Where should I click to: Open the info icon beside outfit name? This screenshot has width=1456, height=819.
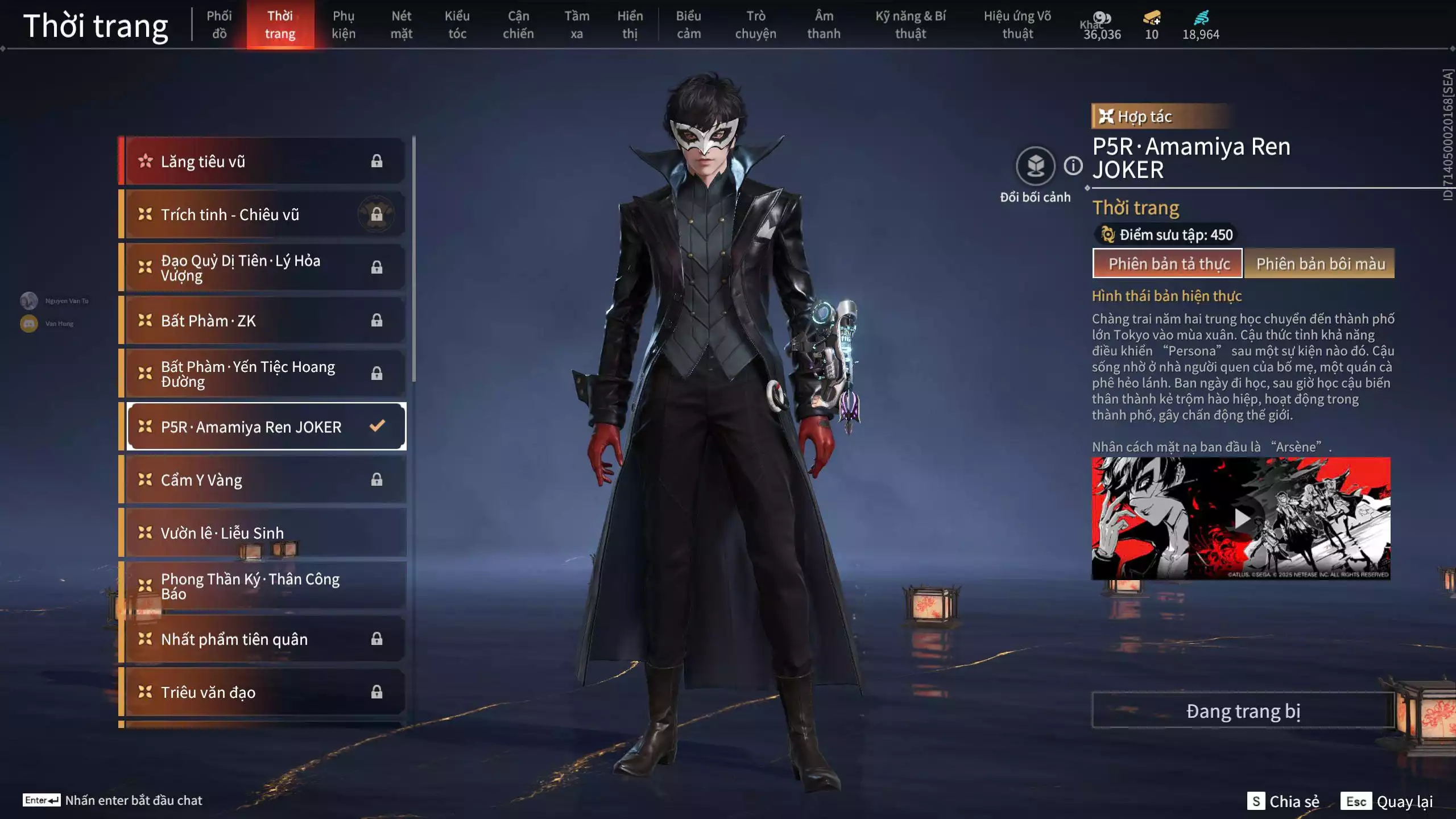click(1073, 166)
